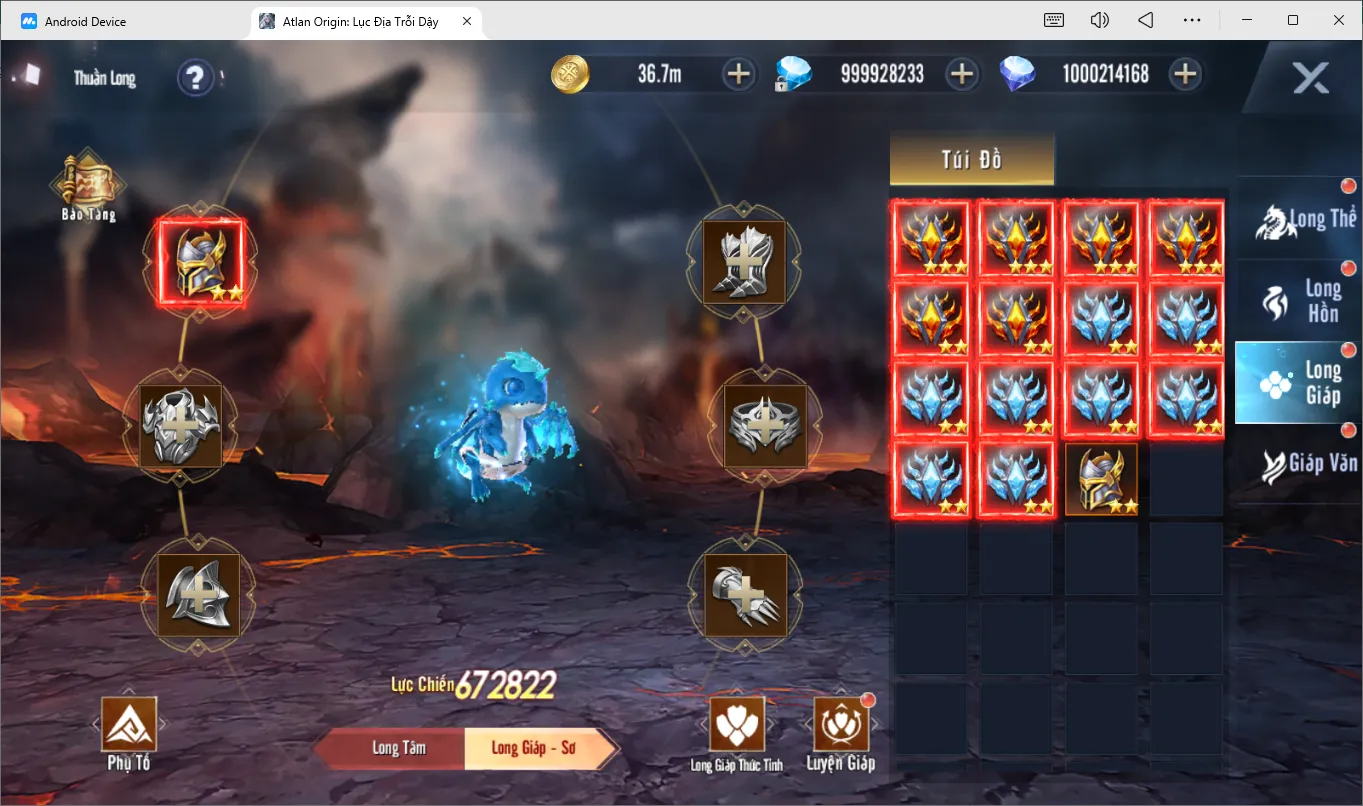Screen dimensions: 1363x806
Task: Open the Bảo Tàng treasure icon
Action: (89, 185)
